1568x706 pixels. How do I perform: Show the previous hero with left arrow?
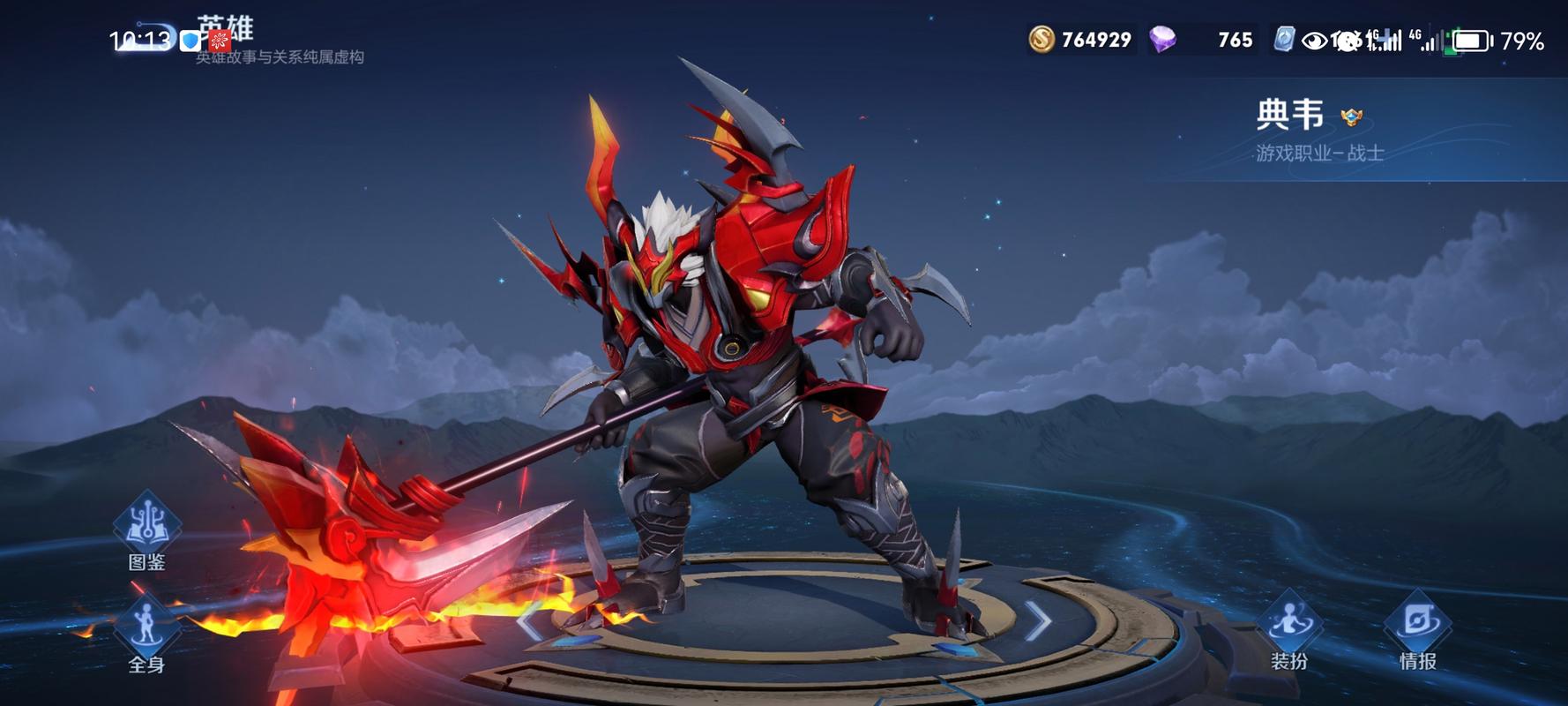[x=529, y=622]
